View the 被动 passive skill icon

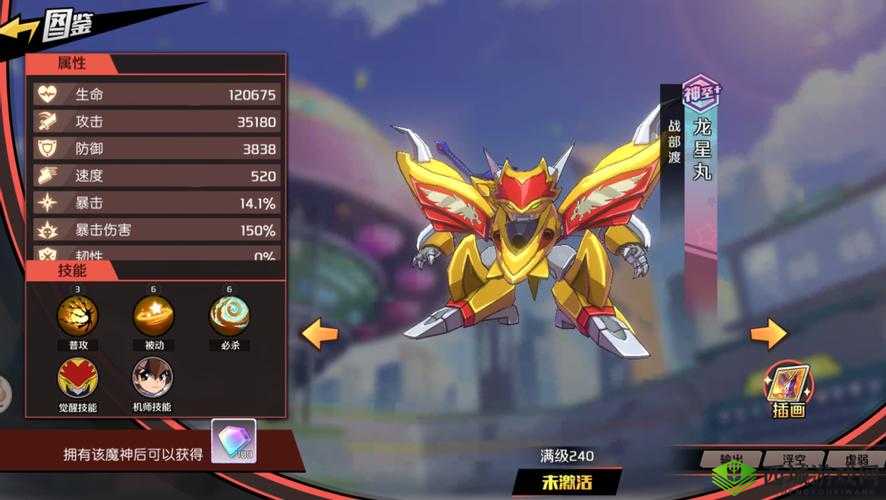coord(153,316)
